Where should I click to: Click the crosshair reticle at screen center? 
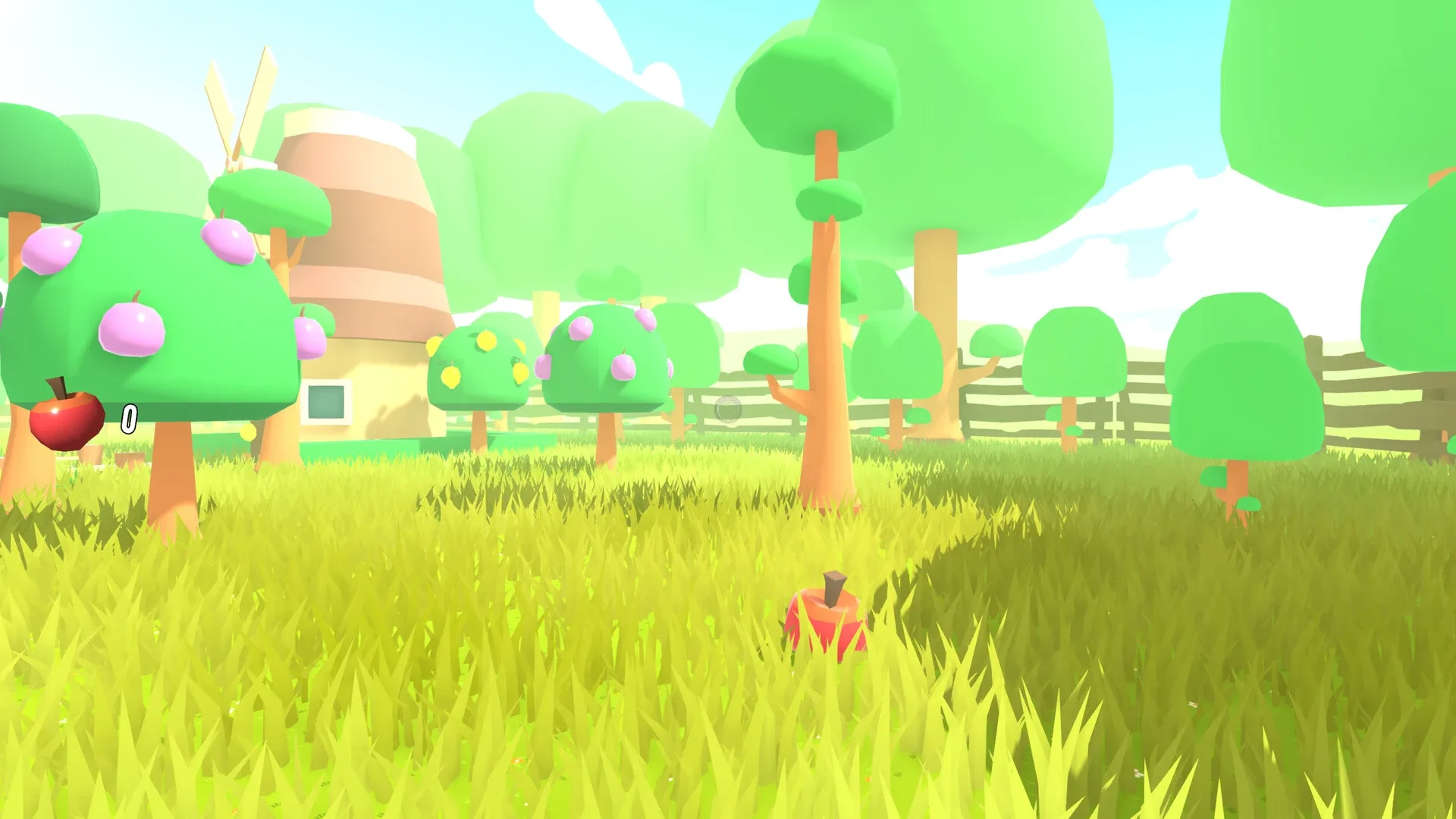pos(726,409)
